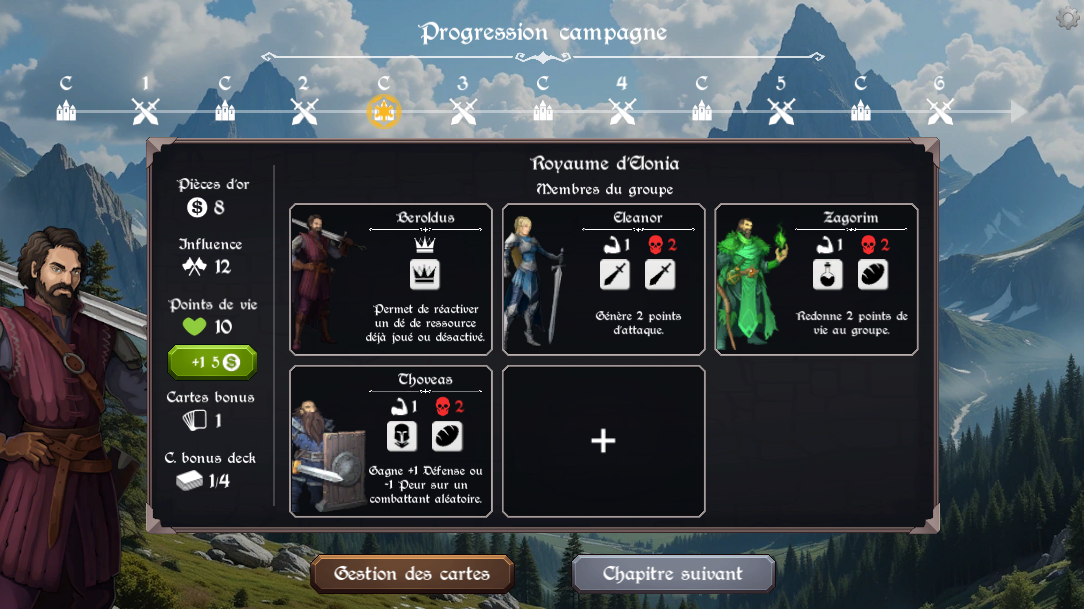Choose the Zagorim group member card
Image resolution: width=1084 pixels, height=609 pixels.
pos(816,279)
